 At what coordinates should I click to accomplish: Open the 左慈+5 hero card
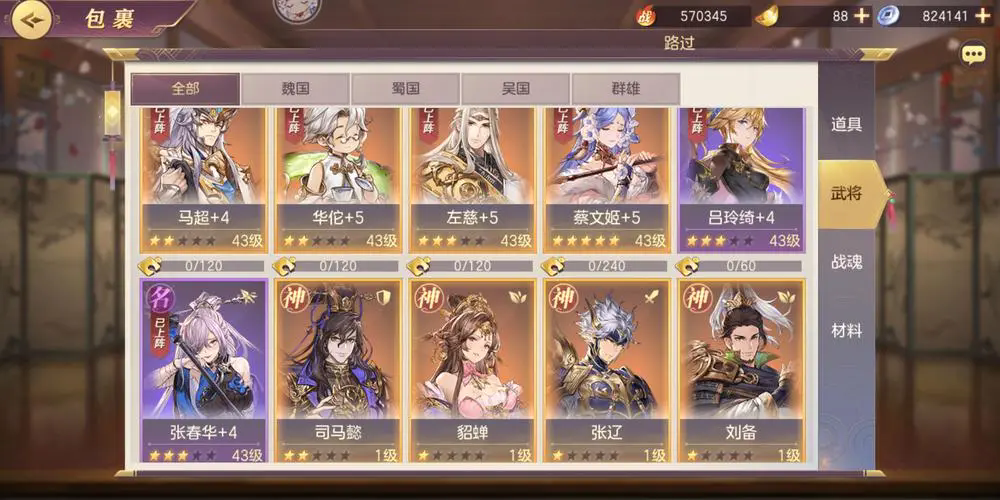coord(473,177)
